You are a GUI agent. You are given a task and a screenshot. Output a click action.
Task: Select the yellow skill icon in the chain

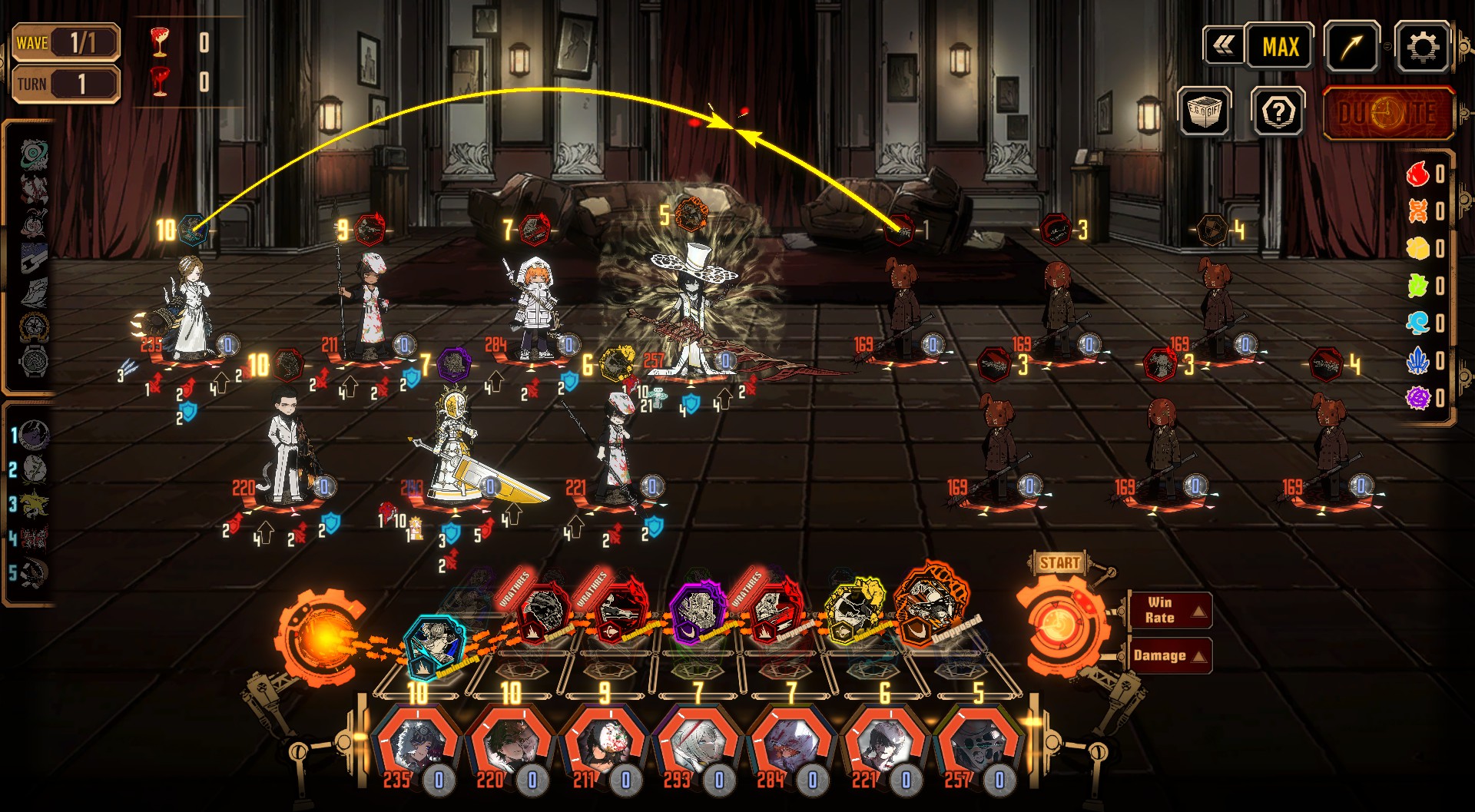855,612
